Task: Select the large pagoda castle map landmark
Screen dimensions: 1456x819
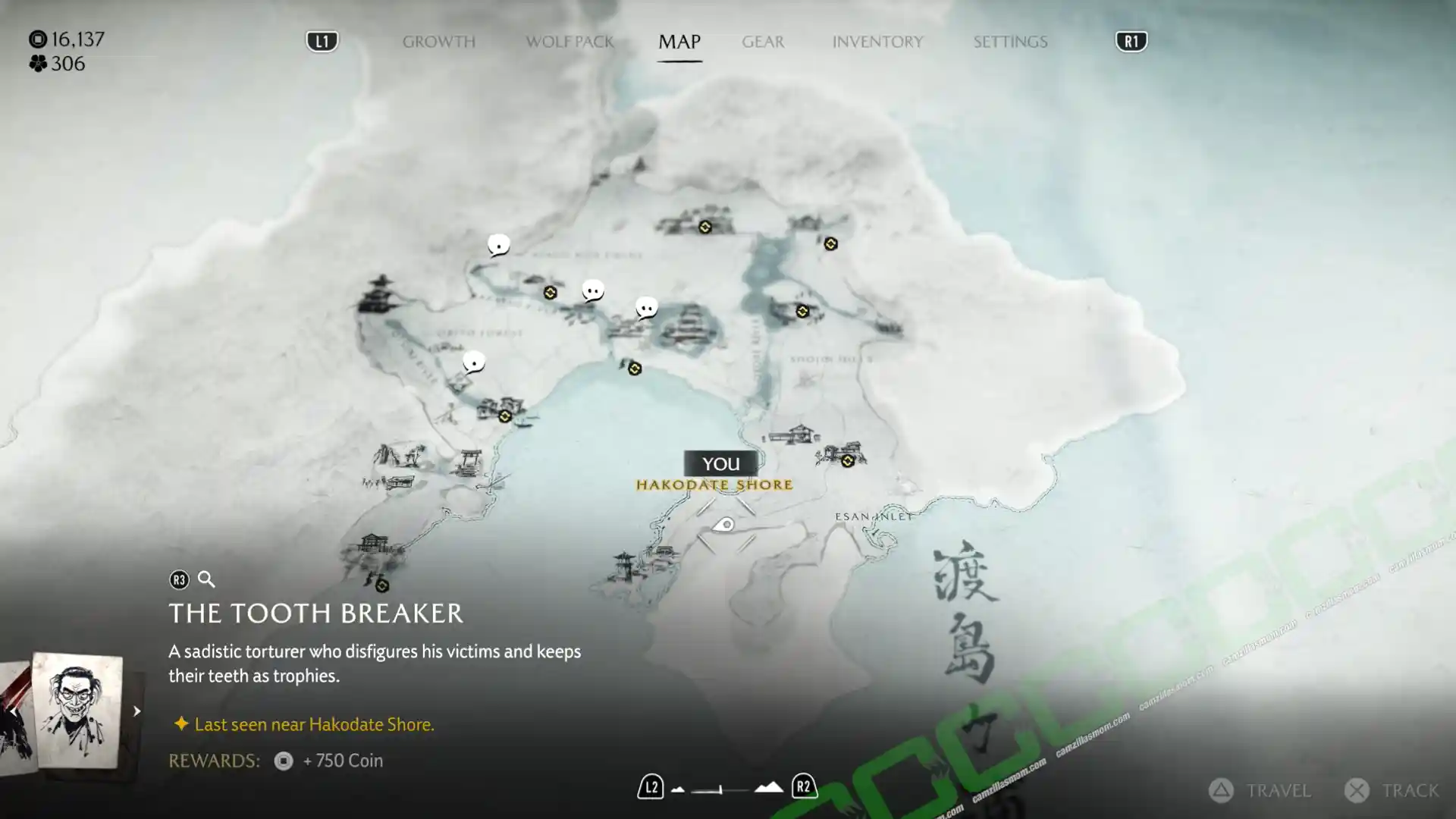Action: 378,294
